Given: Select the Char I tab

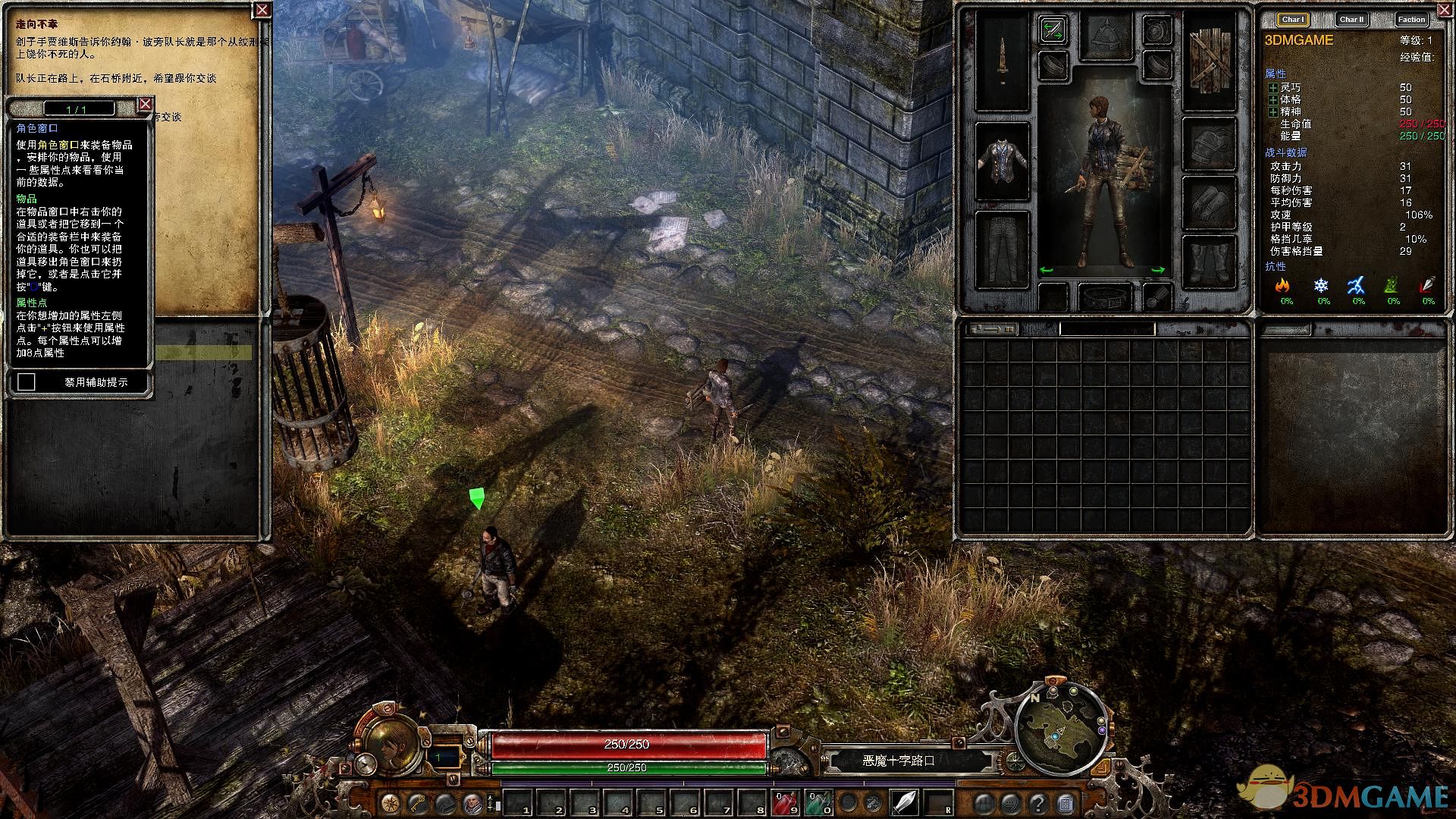Looking at the screenshot, I should point(1293,20).
